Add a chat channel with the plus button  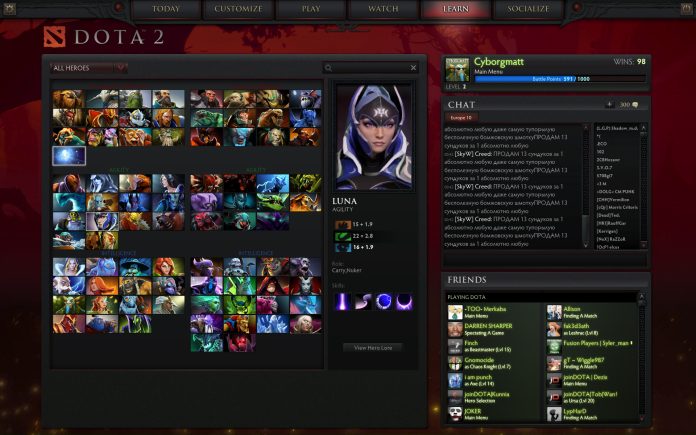[610, 104]
